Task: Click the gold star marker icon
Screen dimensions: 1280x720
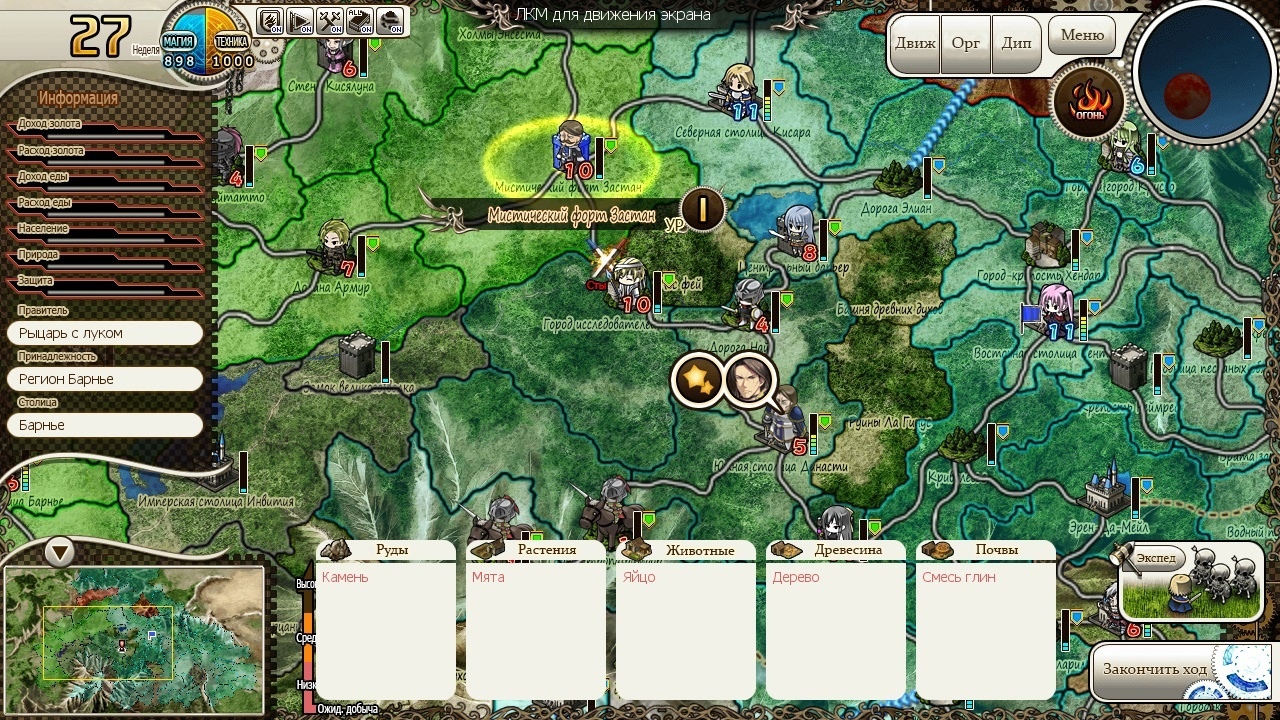Action: click(x=696, y=380)
